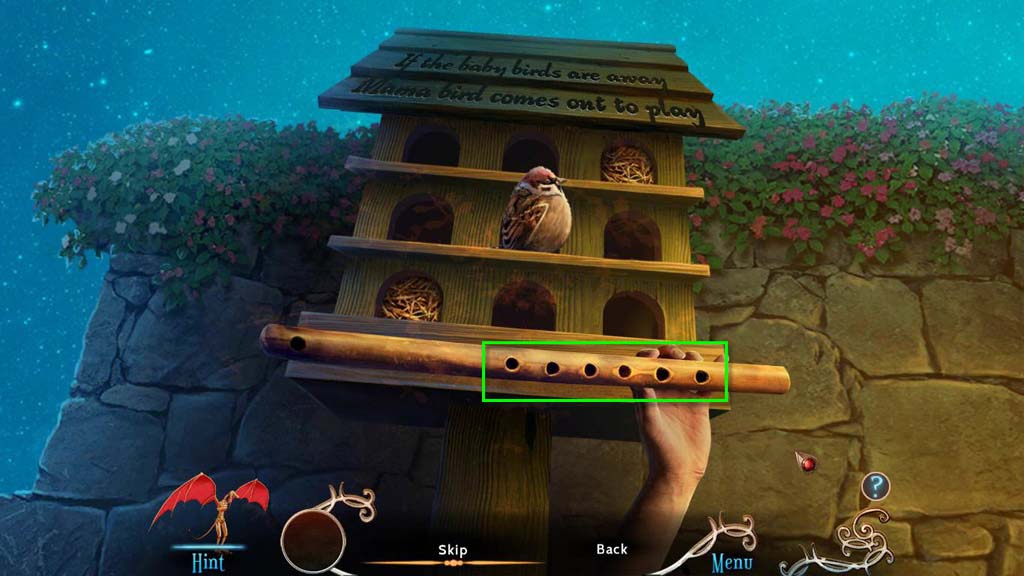The height and width of the screenshot is (576, 1024).
Task: Go Back from the birdhouse puzzle
Action: [611, 549]
